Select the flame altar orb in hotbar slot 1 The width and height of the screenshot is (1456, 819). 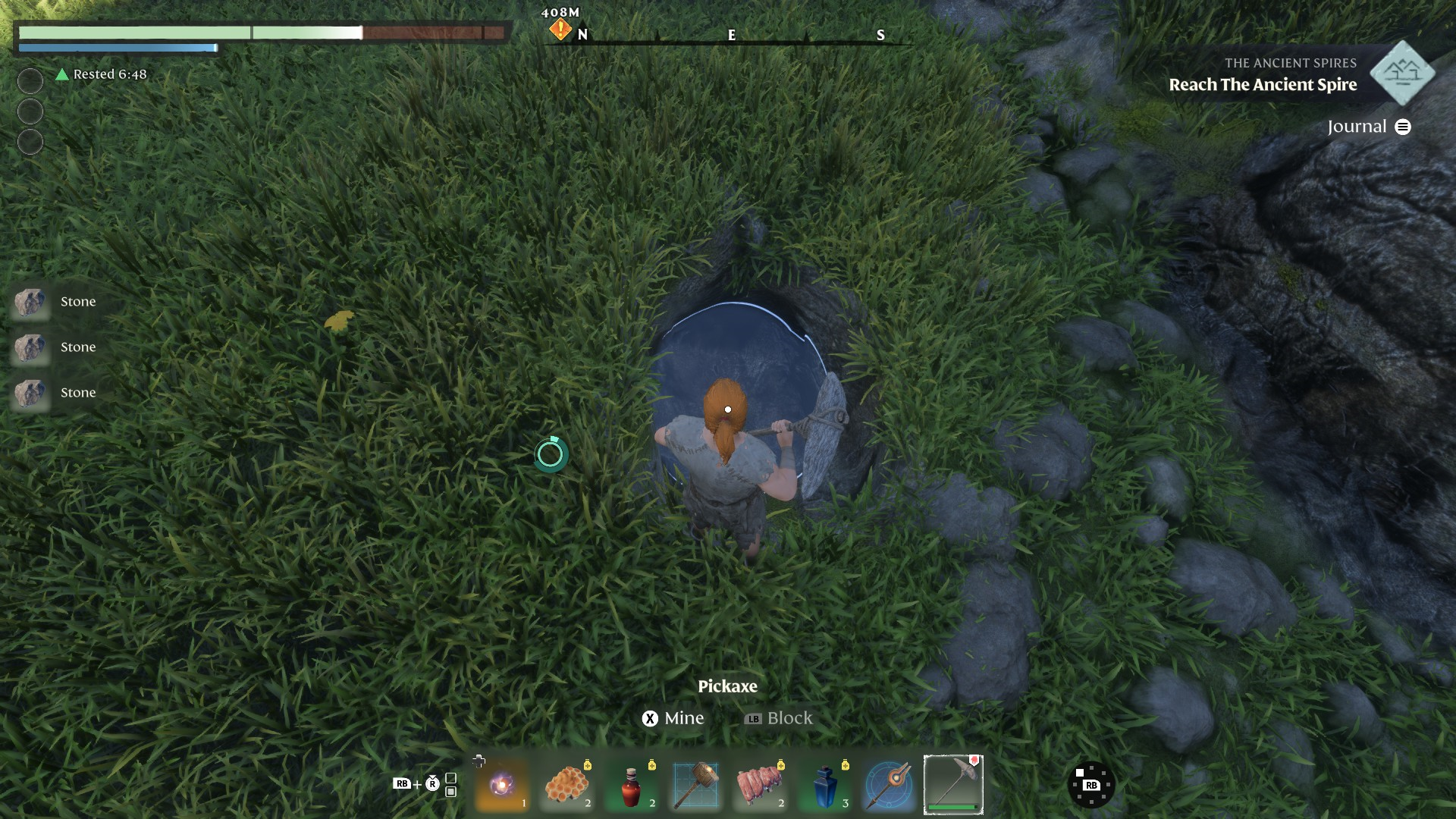tap(502, 784)
